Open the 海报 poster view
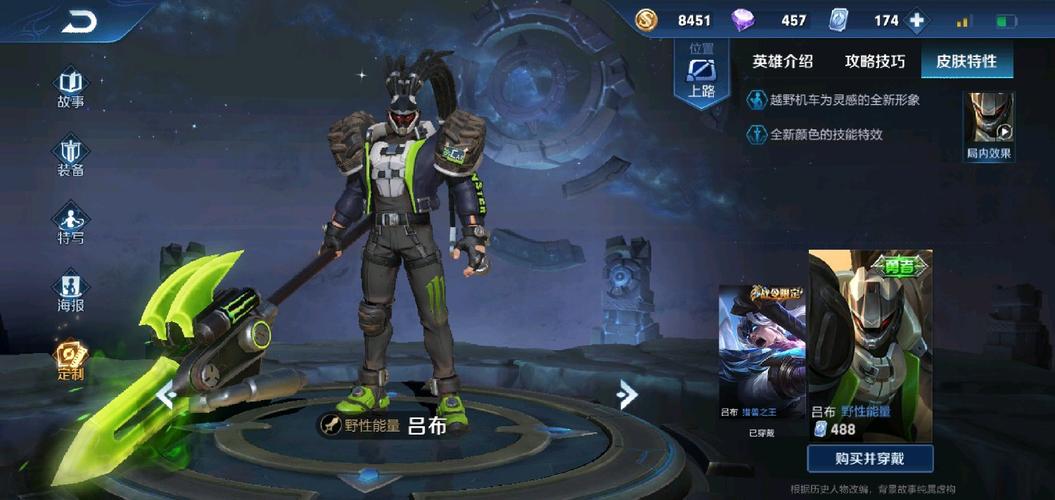Image resolution: width=1055 pixels, height=500 pixels. click(70, 291)
